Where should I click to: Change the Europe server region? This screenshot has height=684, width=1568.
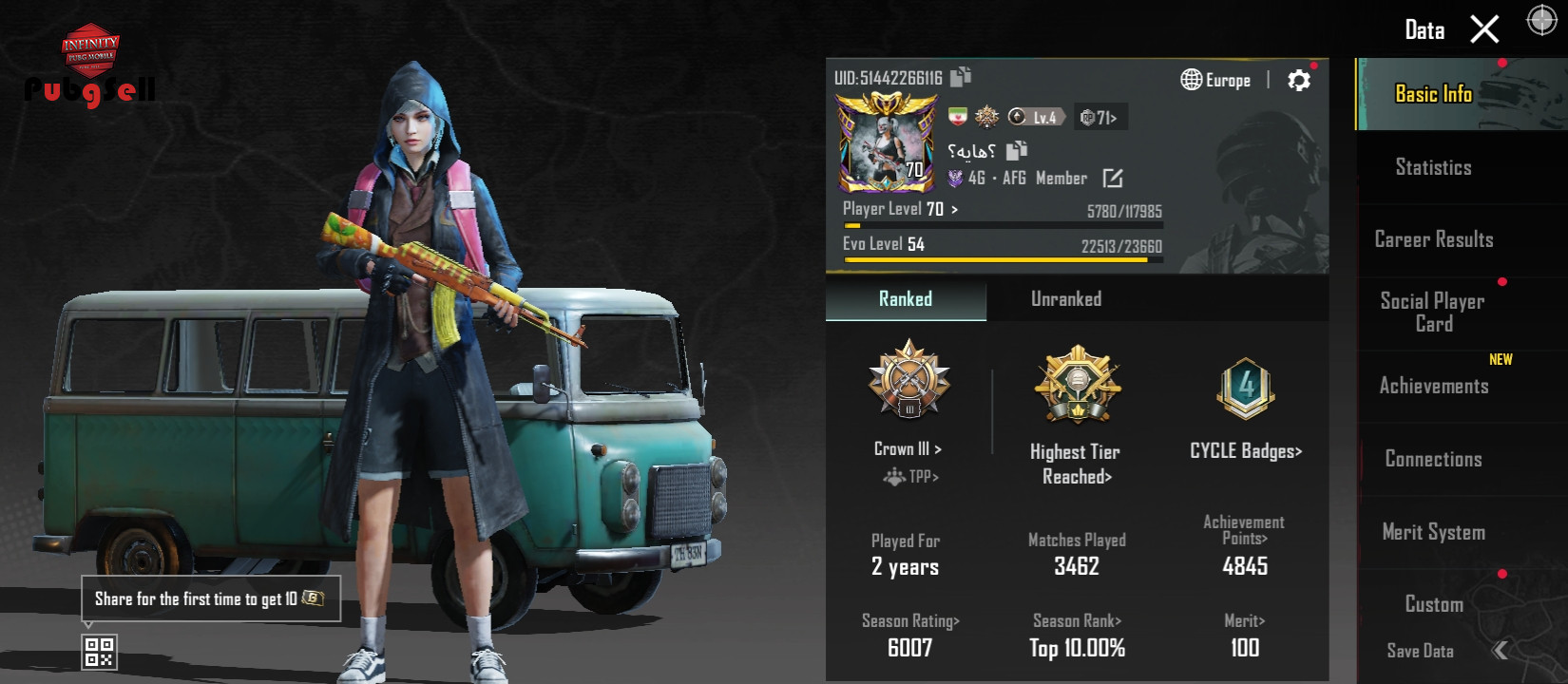pyautogui.click(x=1215, y=81)
